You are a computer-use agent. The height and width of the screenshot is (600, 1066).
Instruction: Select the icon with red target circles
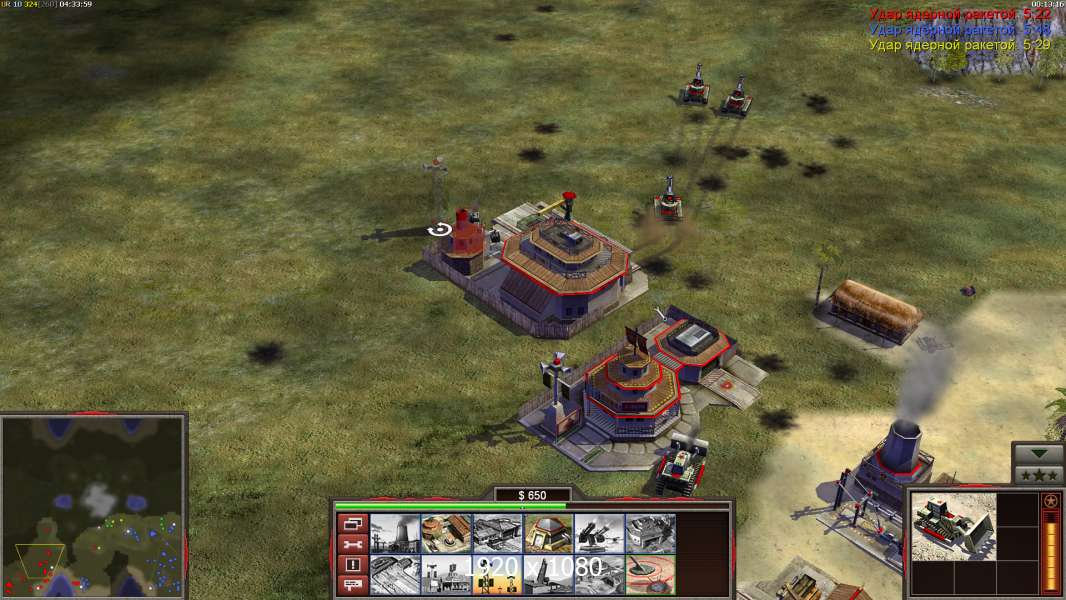tap(650, 574)
